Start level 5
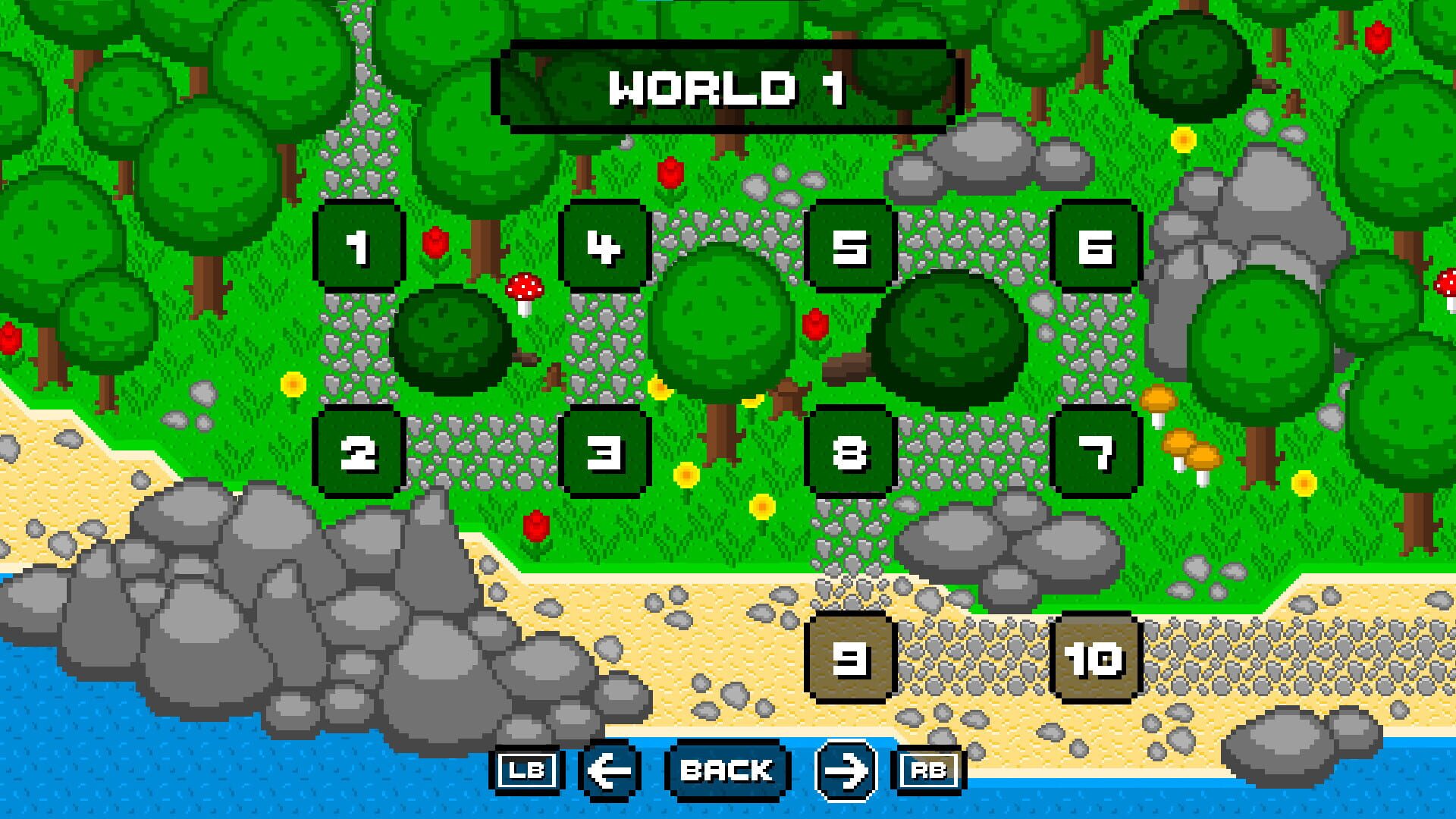The width and height of the screenshot is (1456, 819). [851, 246]
